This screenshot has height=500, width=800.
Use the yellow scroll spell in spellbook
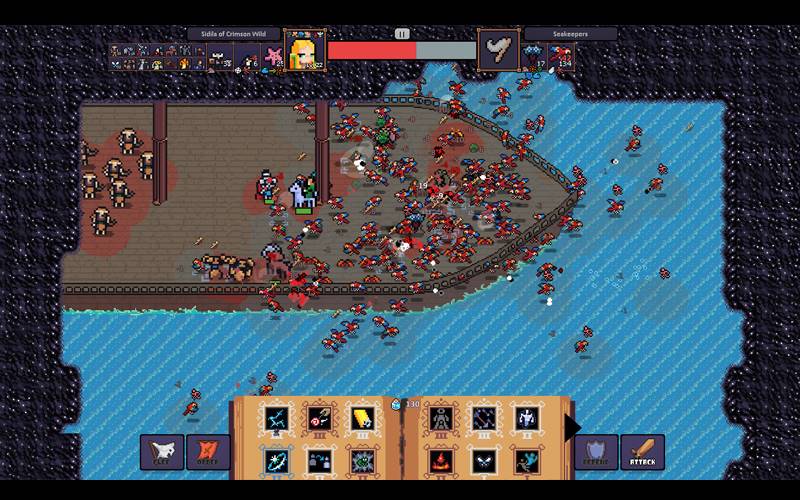361,419
